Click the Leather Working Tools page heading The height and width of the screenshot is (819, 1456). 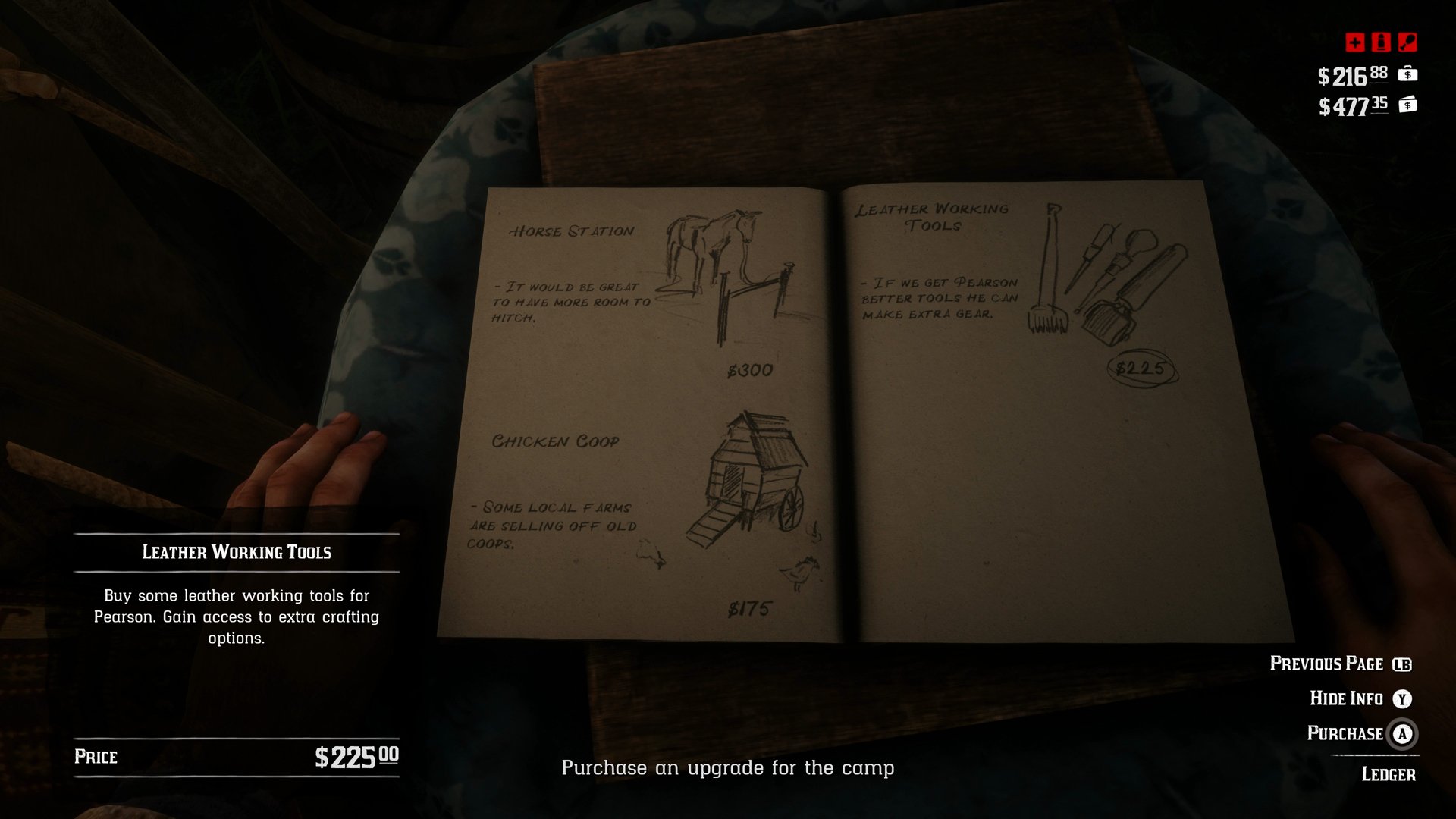(x=931, y=216)
